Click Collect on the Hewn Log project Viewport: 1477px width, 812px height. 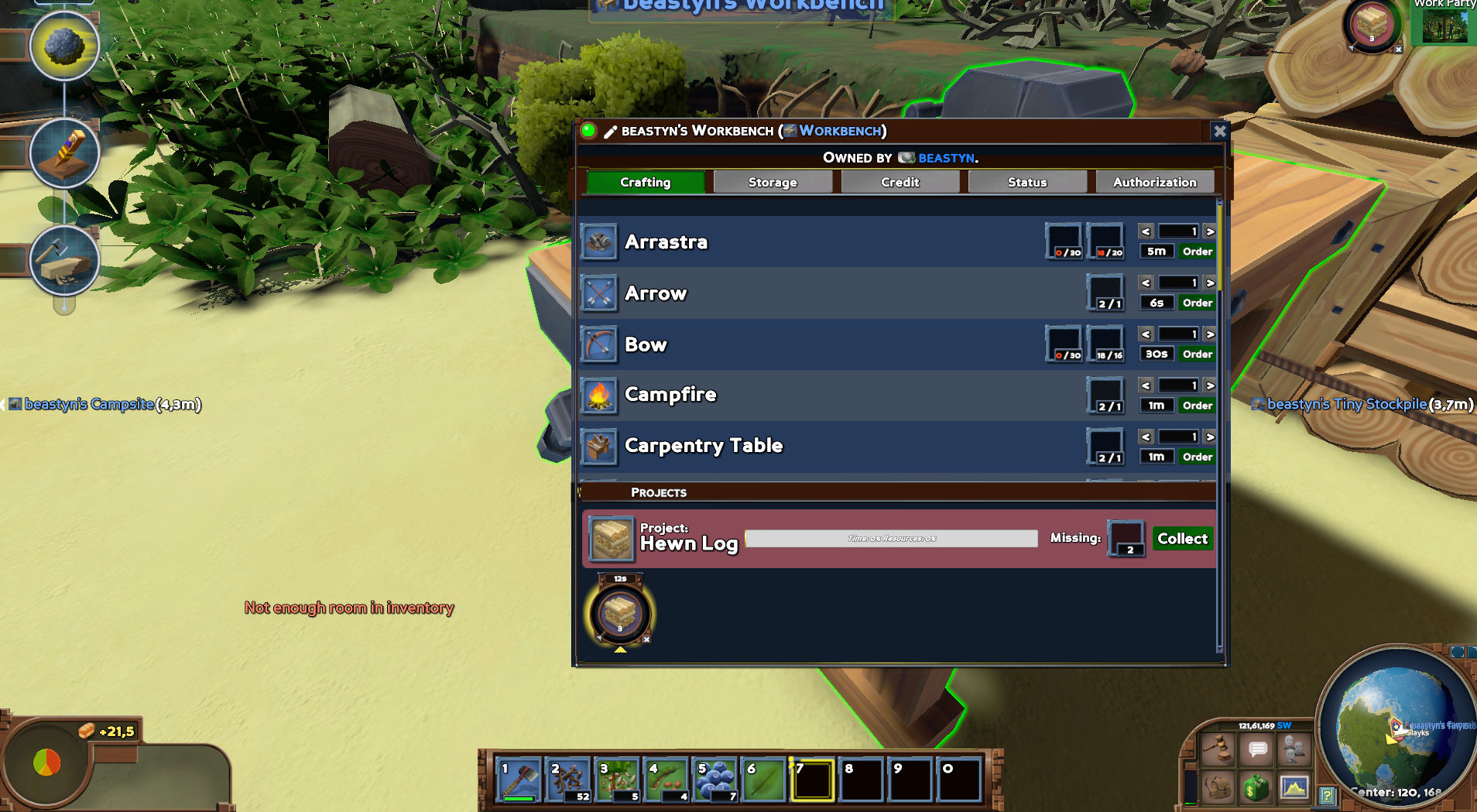[1182, 538]
